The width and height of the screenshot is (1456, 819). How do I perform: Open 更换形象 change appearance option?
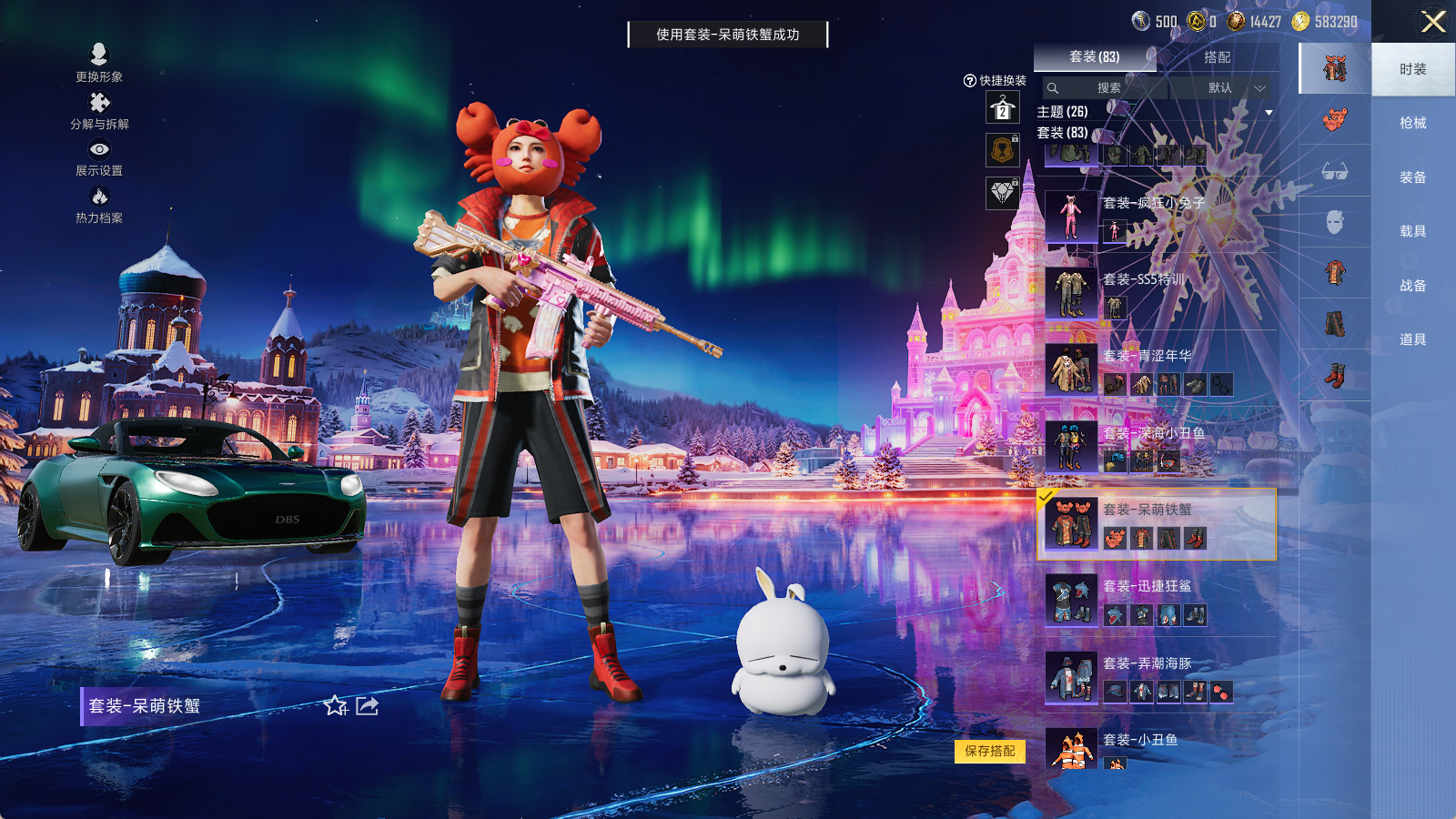point(99,63)
